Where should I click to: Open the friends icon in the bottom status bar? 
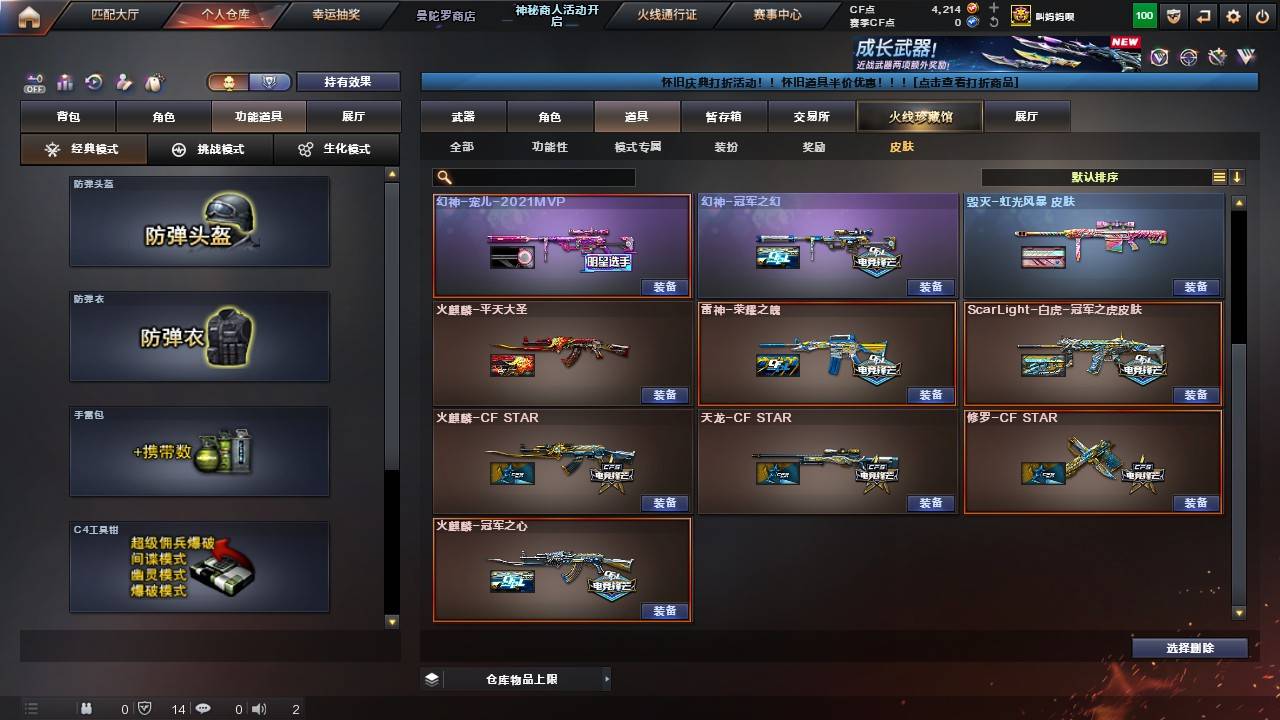(88, 709)
